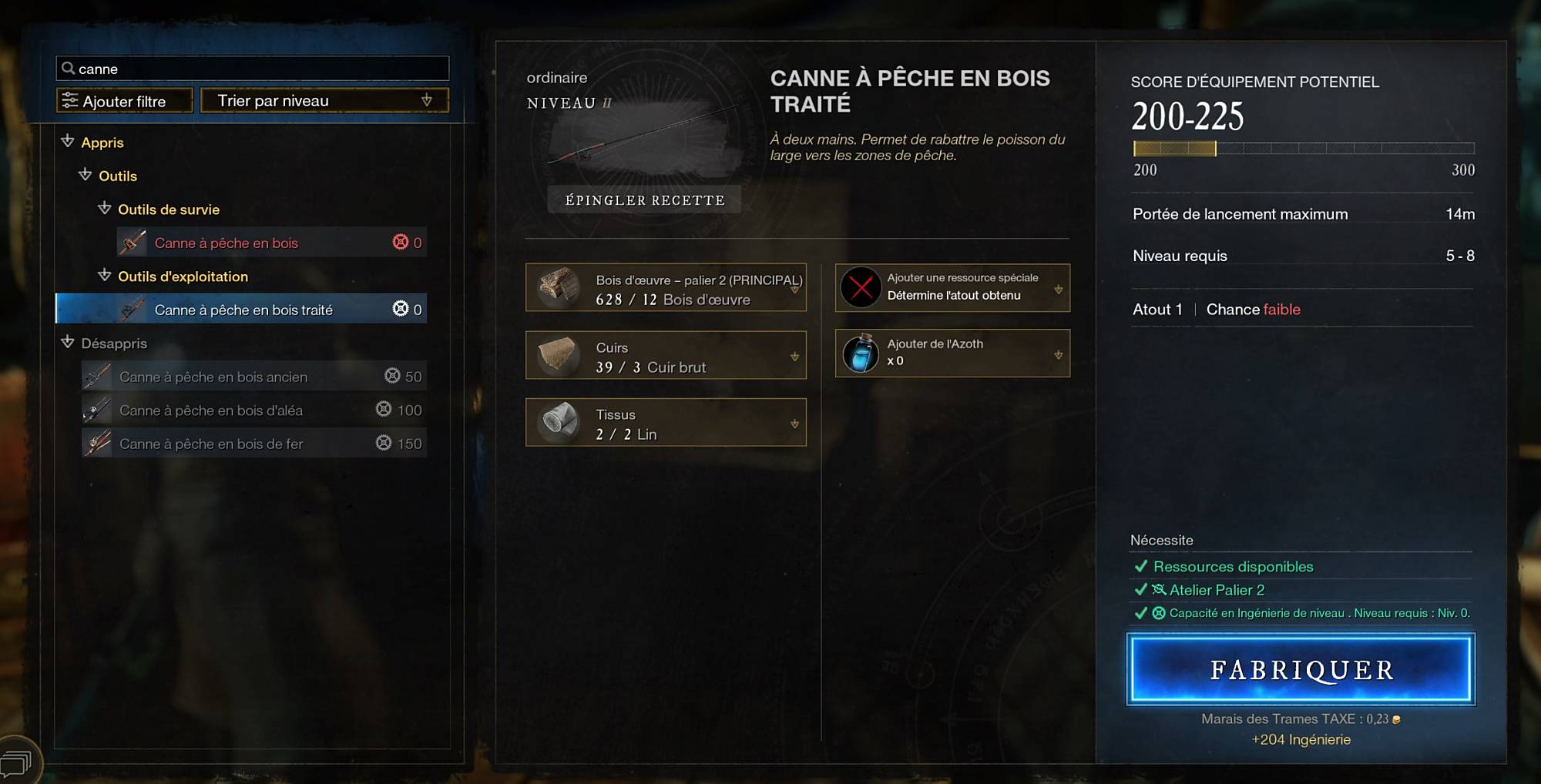
Task: Collapse the Désappris category
Action: click(68, 343)
